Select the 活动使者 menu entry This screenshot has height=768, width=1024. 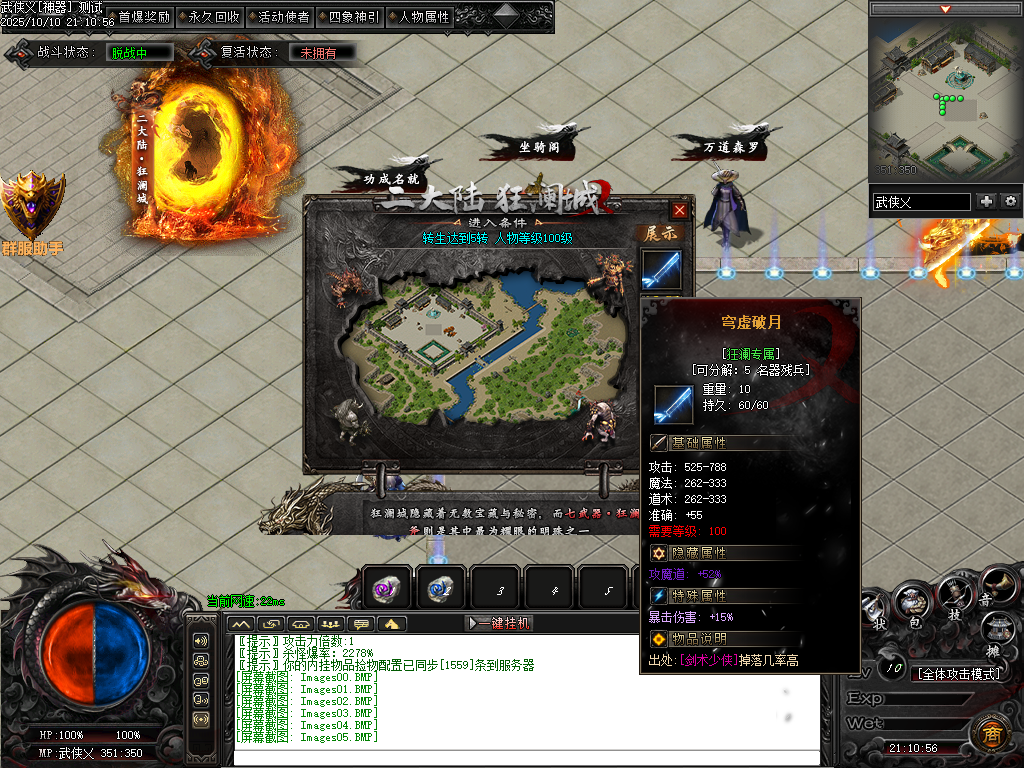284,17
